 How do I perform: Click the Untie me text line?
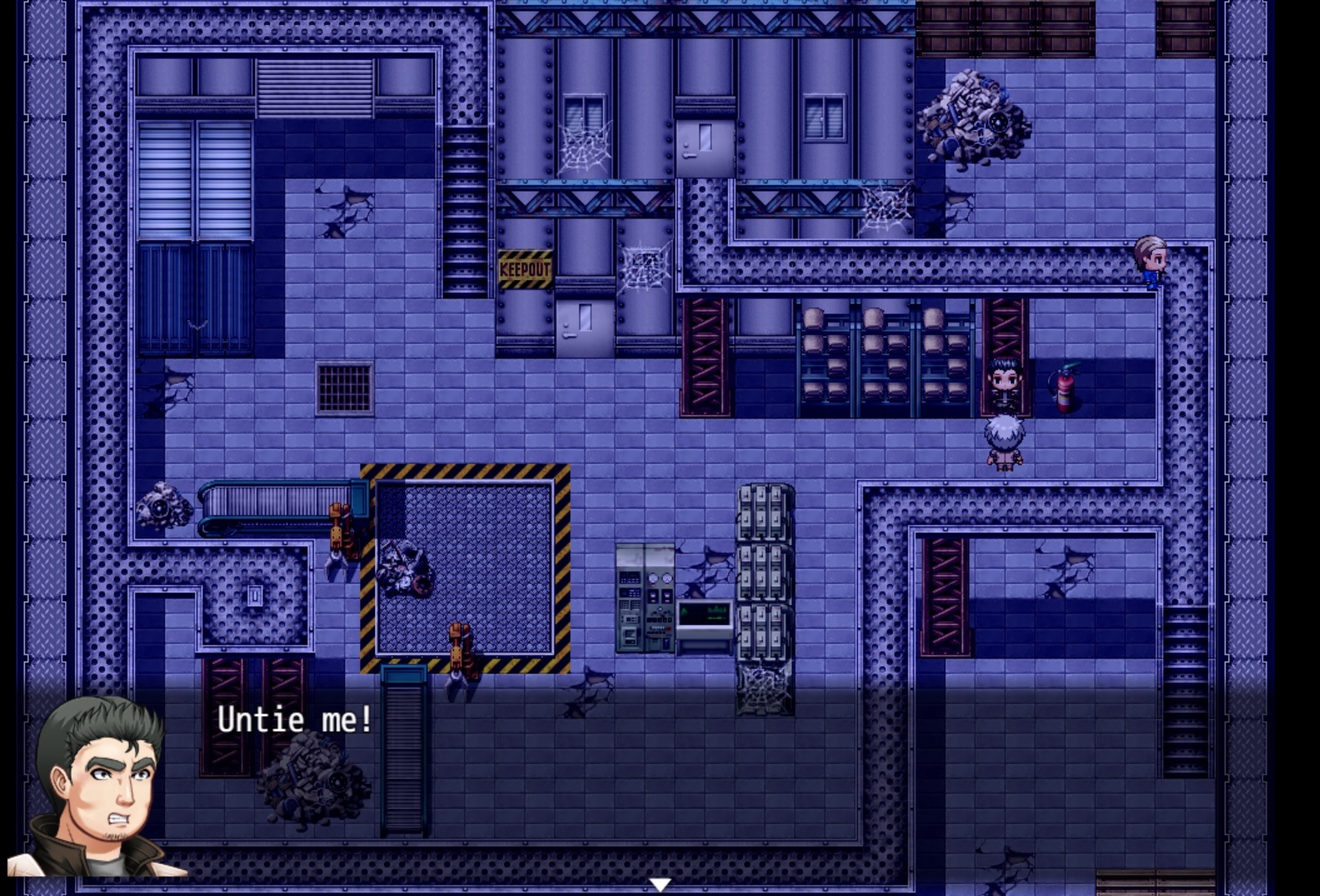[x=295, y=718]
